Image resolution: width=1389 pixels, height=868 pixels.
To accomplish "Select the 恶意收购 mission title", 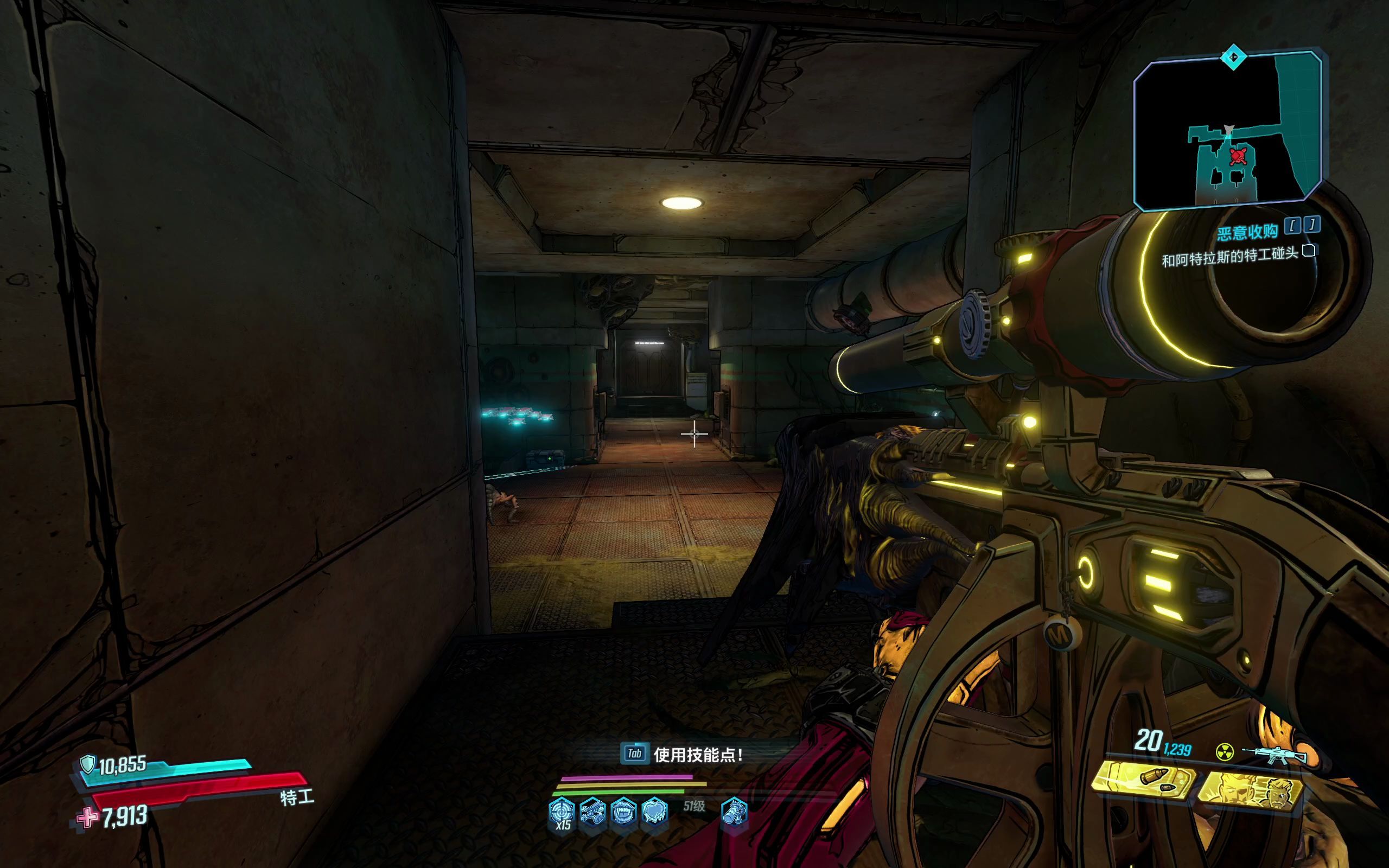I will tap(1247, 232).
